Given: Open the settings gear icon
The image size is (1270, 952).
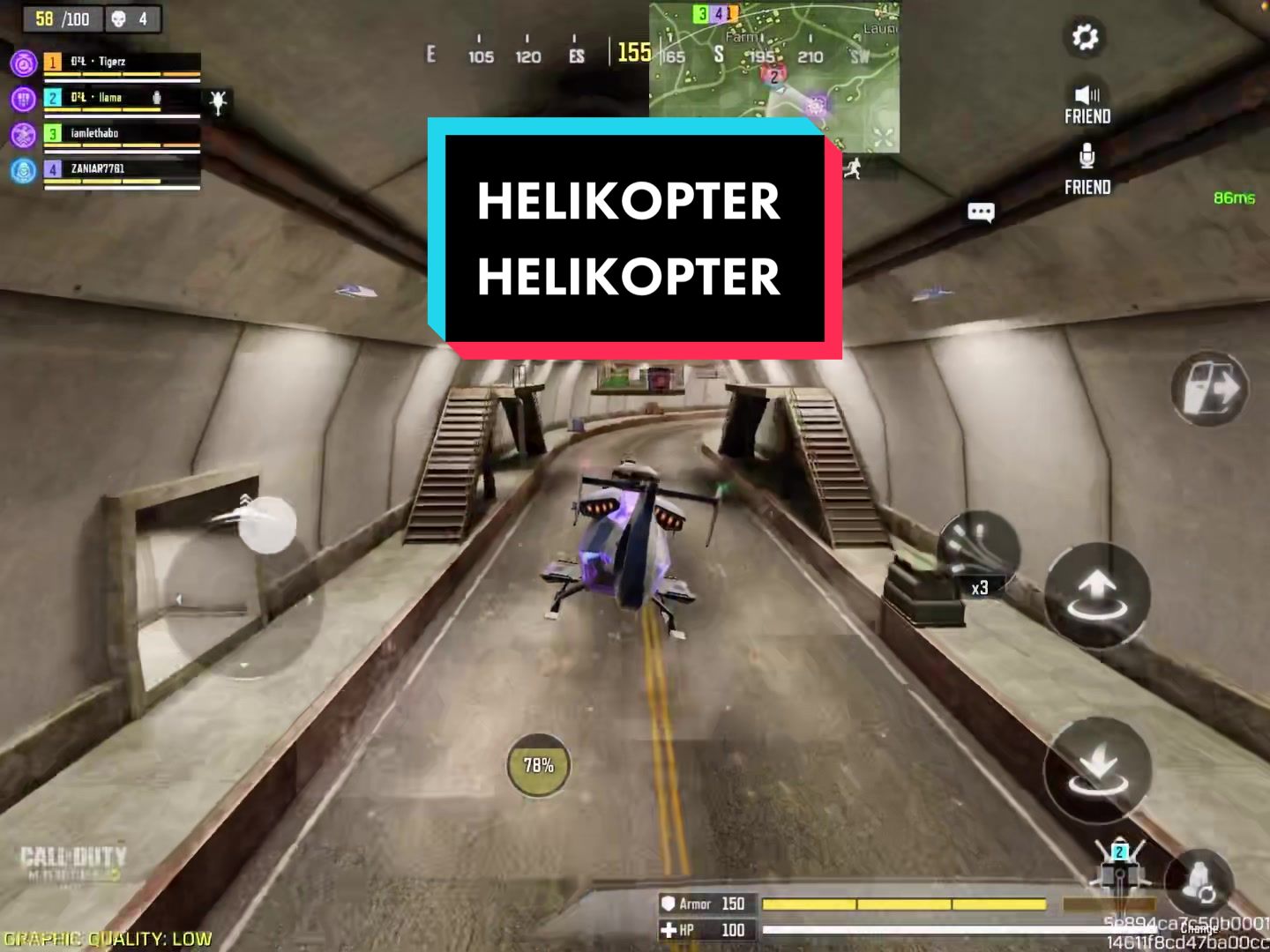Looking at the screenshot, I should (x=1085, y=37).
